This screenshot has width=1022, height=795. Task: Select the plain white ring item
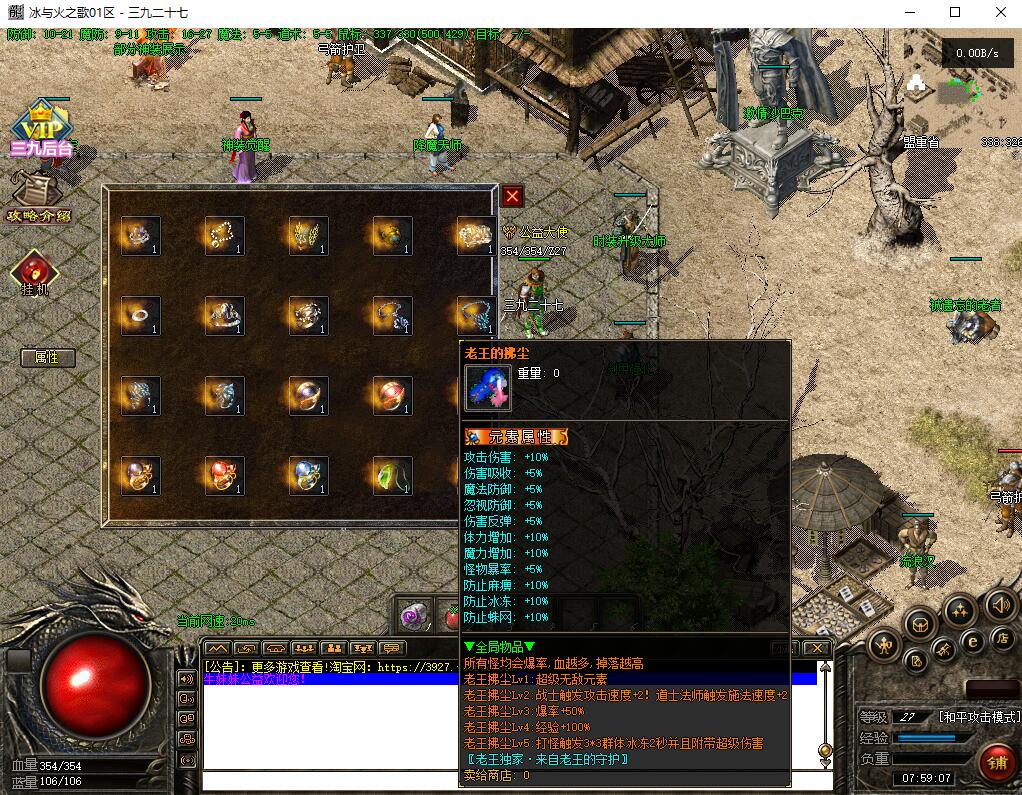coord(140,315)
